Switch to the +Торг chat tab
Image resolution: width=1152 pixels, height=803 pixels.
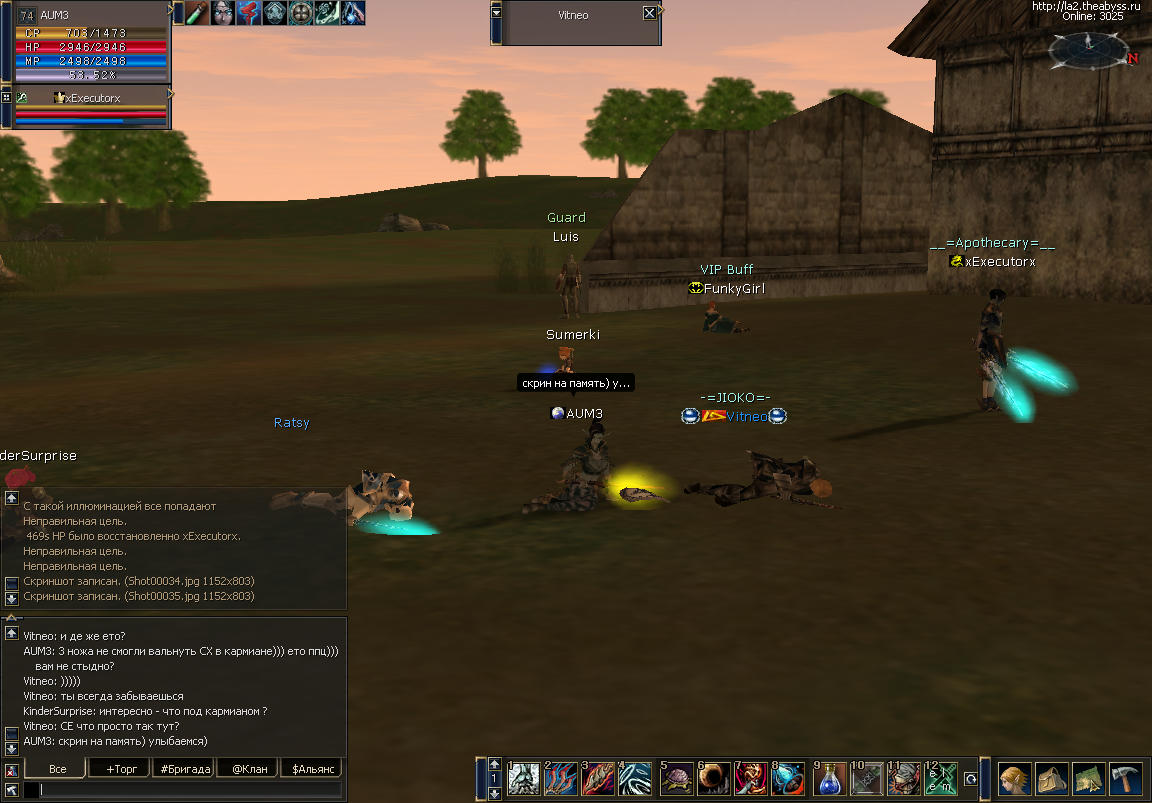pos(118,769)
